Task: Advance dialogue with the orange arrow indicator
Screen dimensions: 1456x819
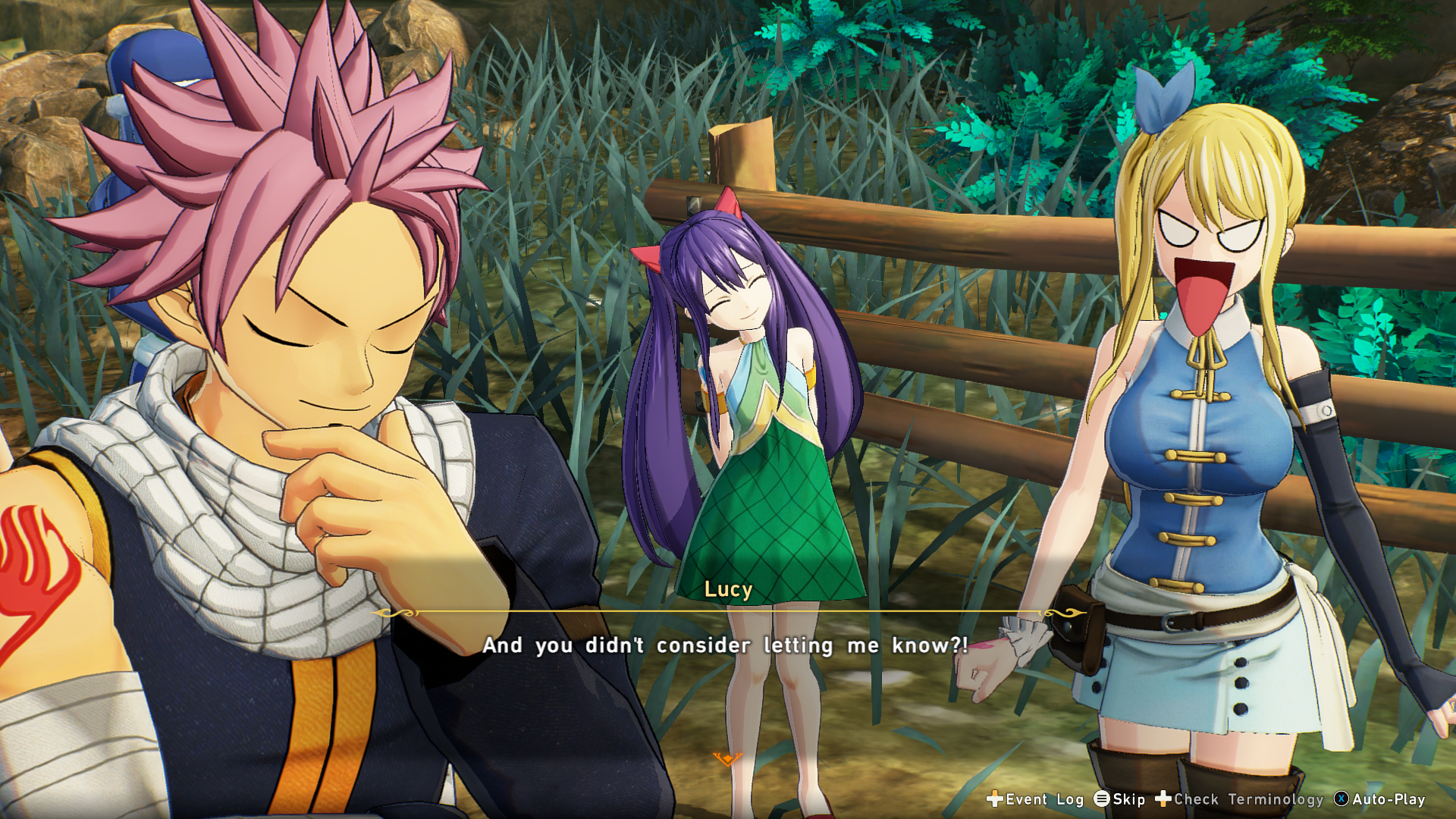Action: click(x=726, y=759)
